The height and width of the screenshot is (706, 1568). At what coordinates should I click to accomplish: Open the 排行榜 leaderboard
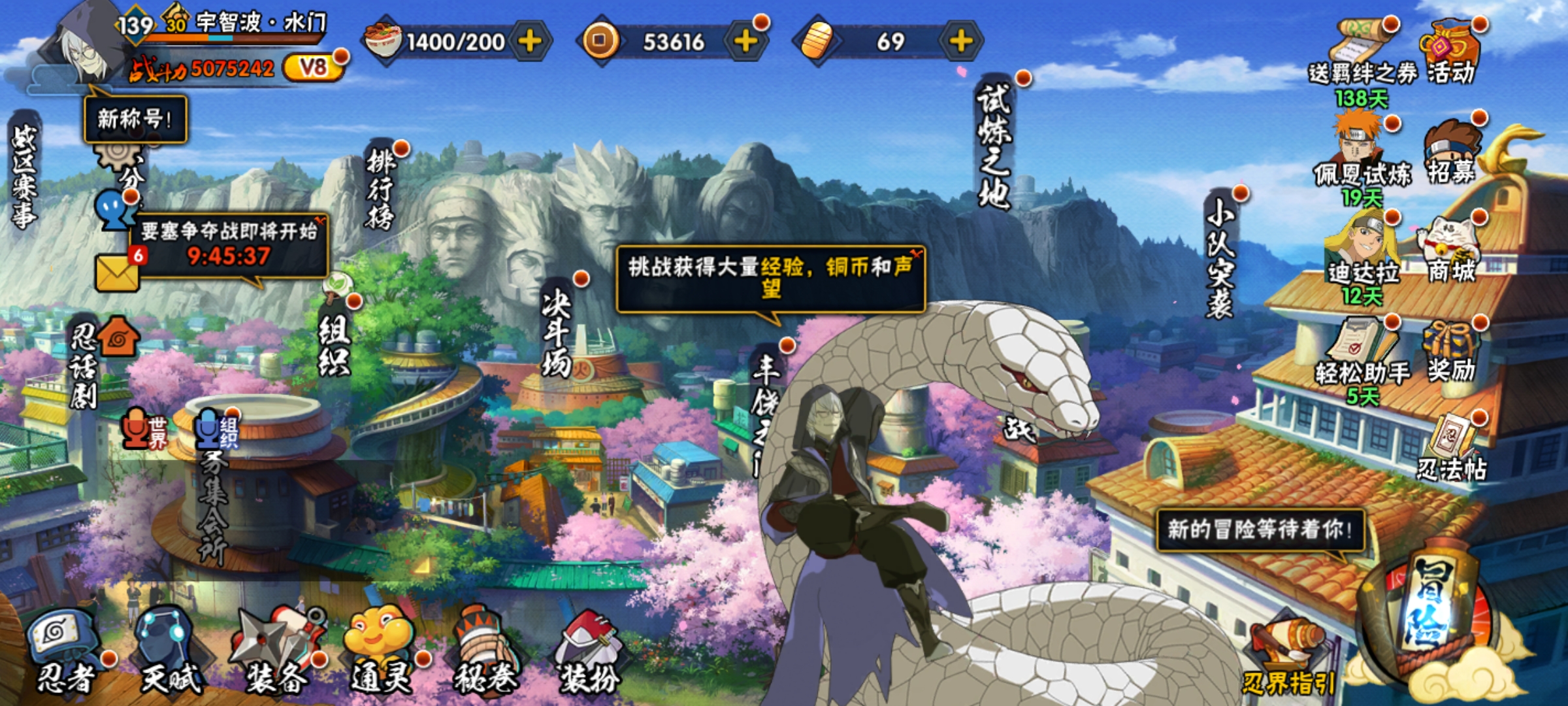click(381, 190)
